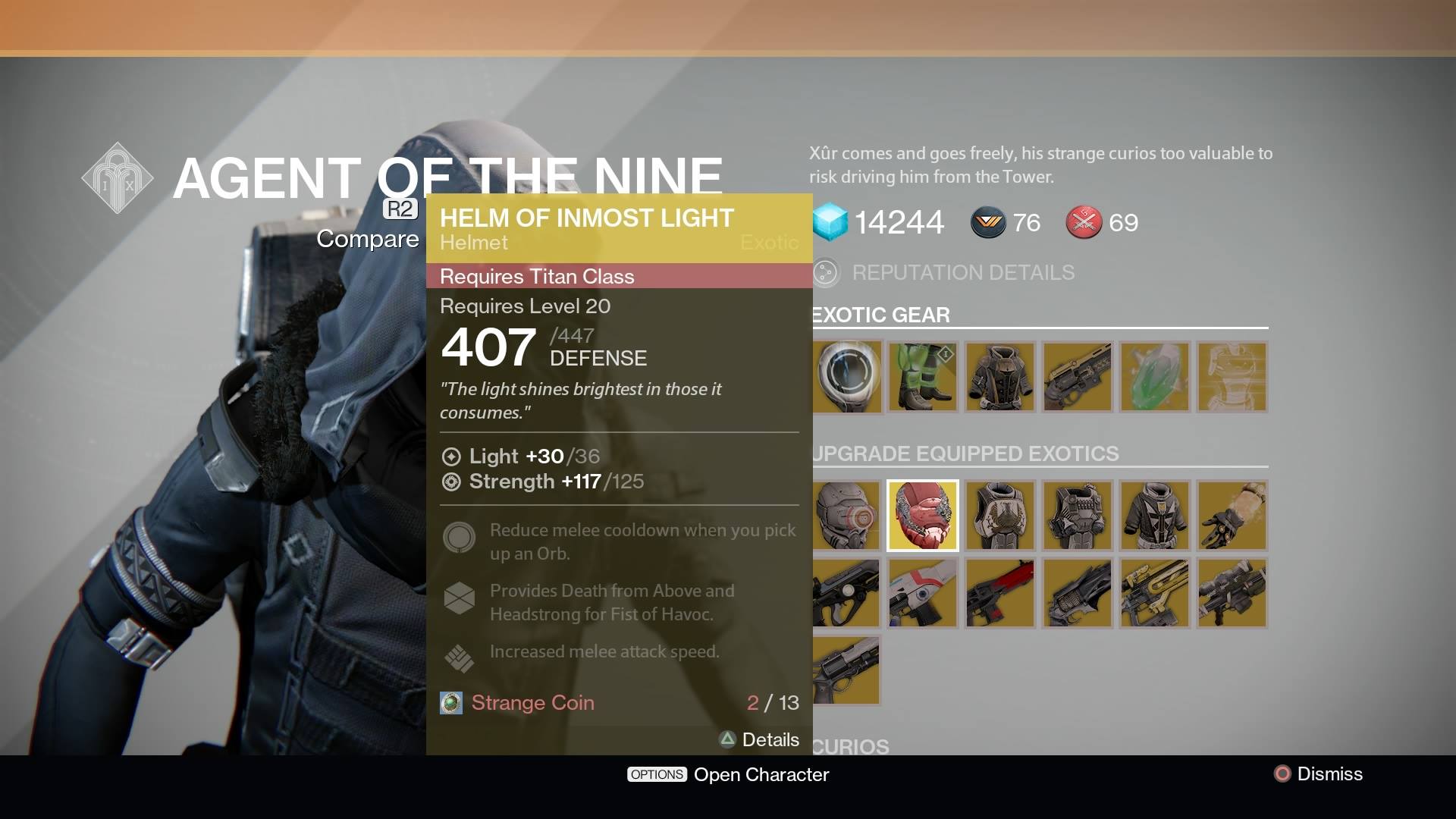Open the Exotic Gear section
The width and height of the screenshot is (1456, 819).
tap(880, 315)
